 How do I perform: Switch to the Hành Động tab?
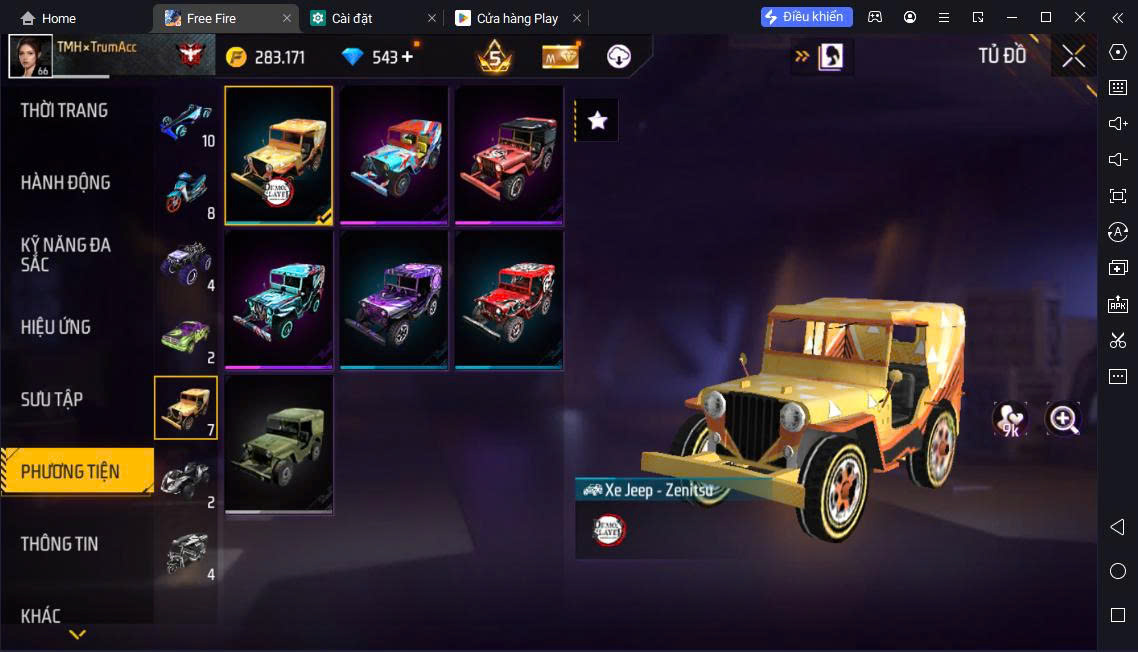[66, 183]
